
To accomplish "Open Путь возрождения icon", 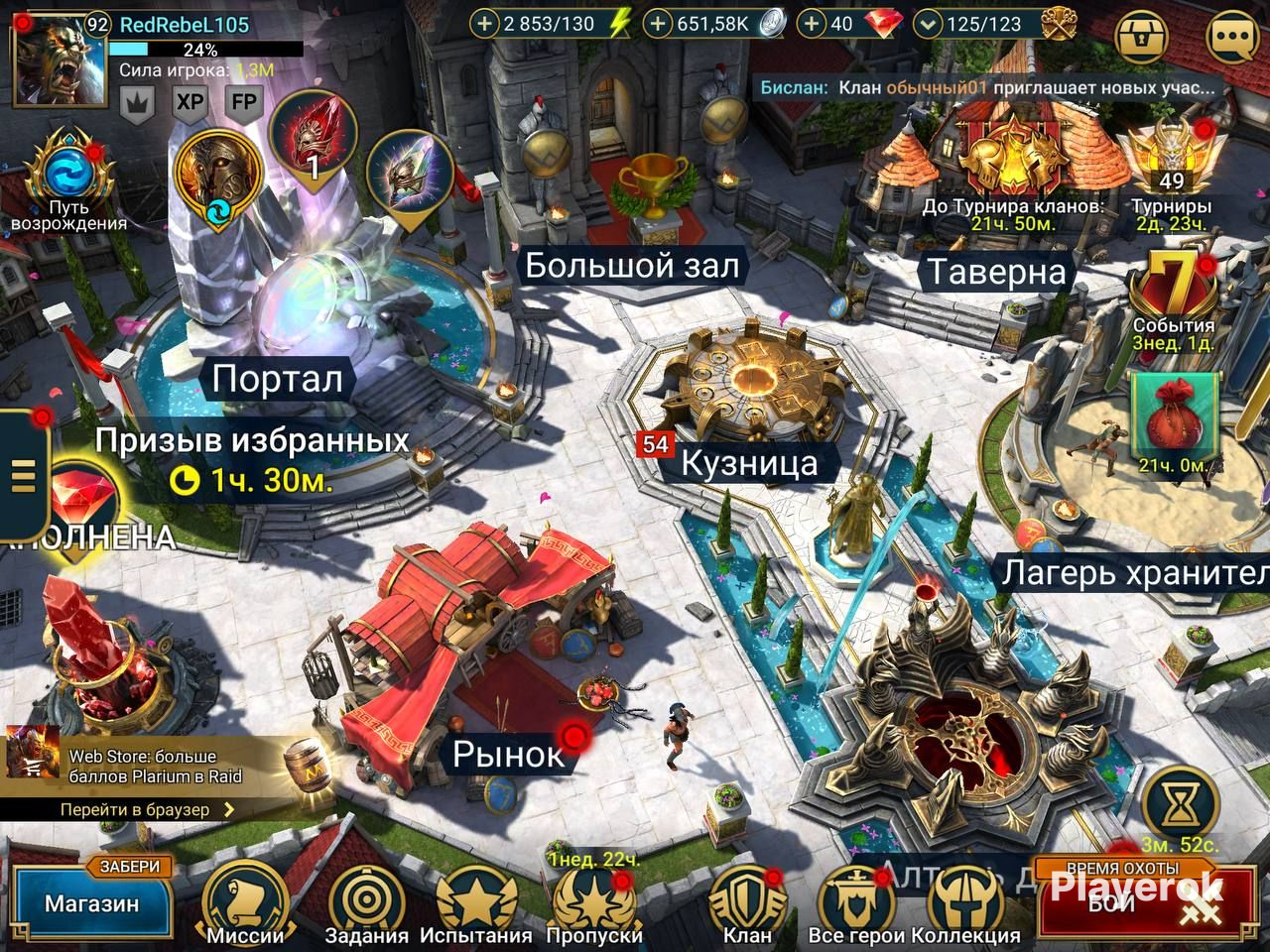I will click(68, 178).
